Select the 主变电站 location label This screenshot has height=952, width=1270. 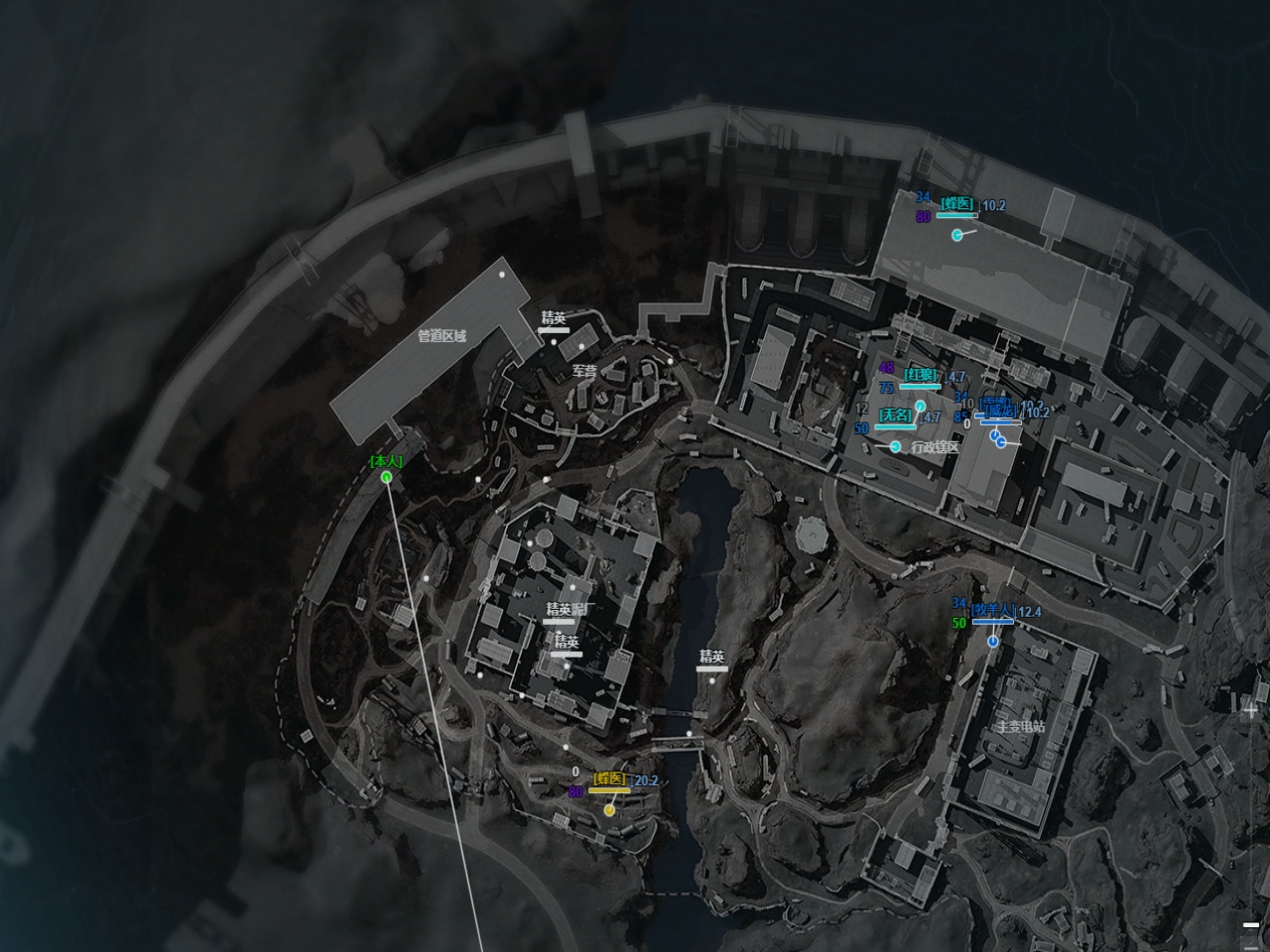1021,727
